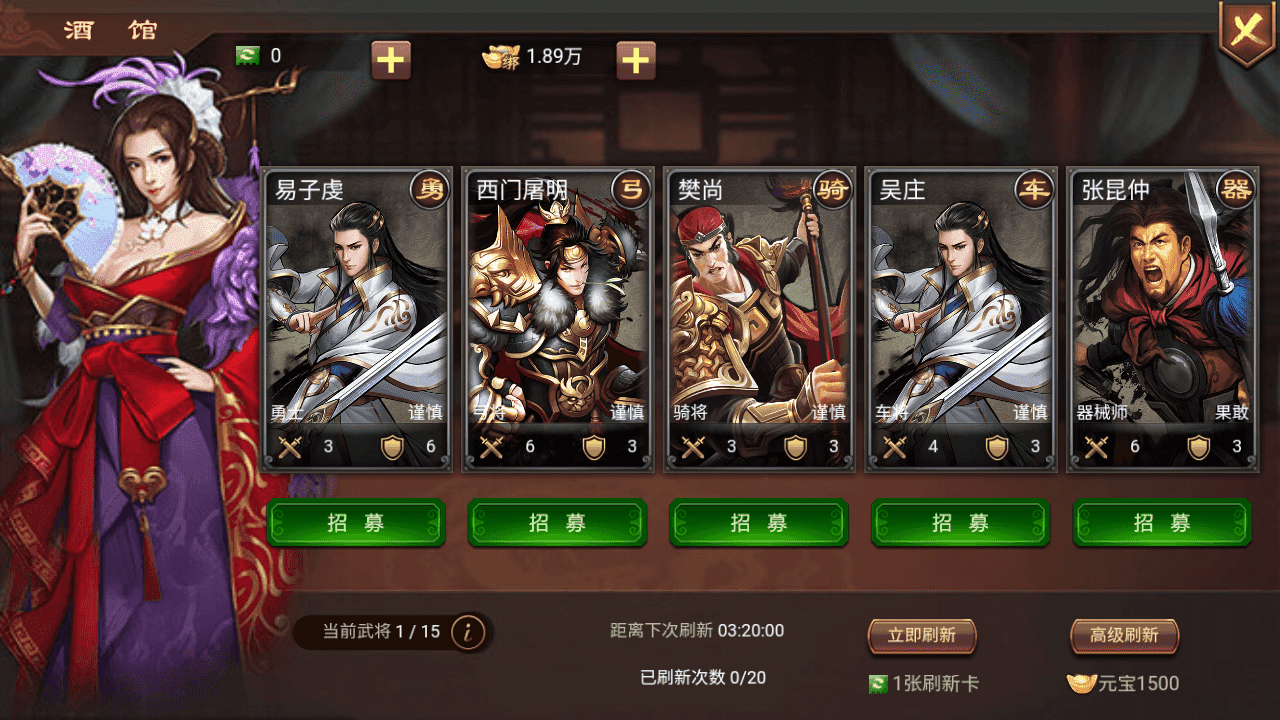Viewport: 1280px width, 720px height.
Task: Click the 车 badge on 吴庄's card
Action: pos(1036,188)
